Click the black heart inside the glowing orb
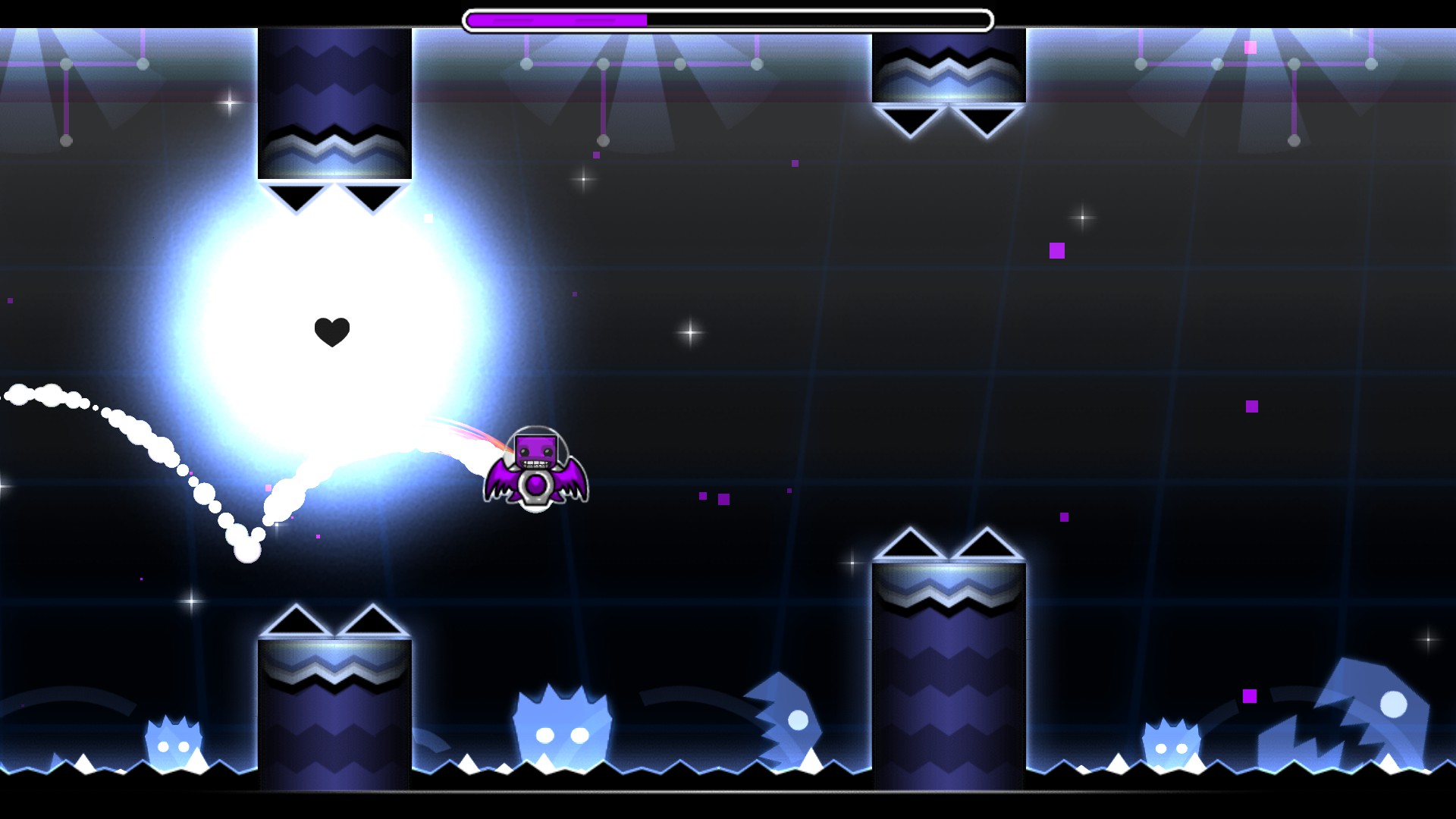 (331, 331)
